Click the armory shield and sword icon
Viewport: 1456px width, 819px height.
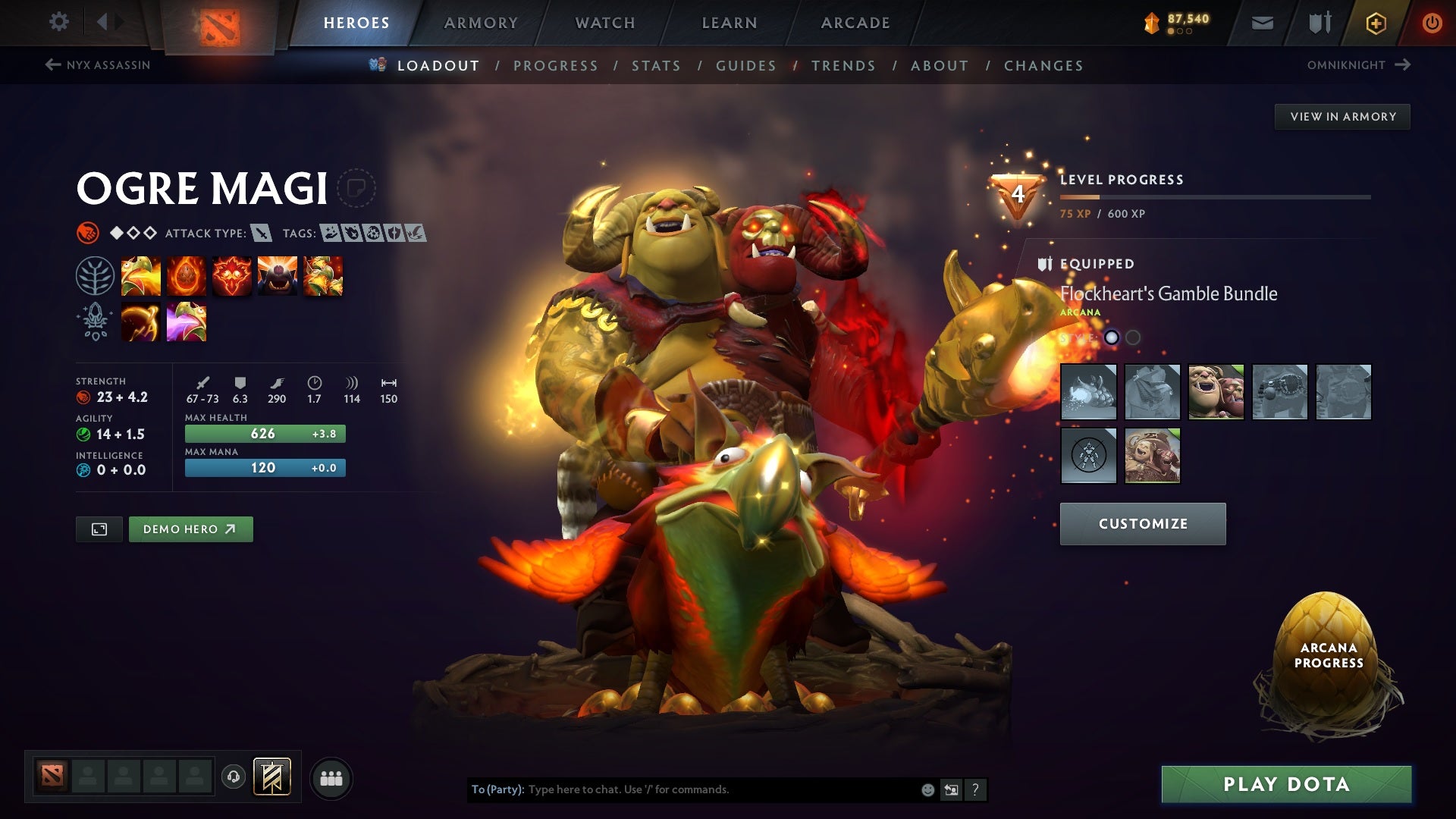tap(1319, 22)
